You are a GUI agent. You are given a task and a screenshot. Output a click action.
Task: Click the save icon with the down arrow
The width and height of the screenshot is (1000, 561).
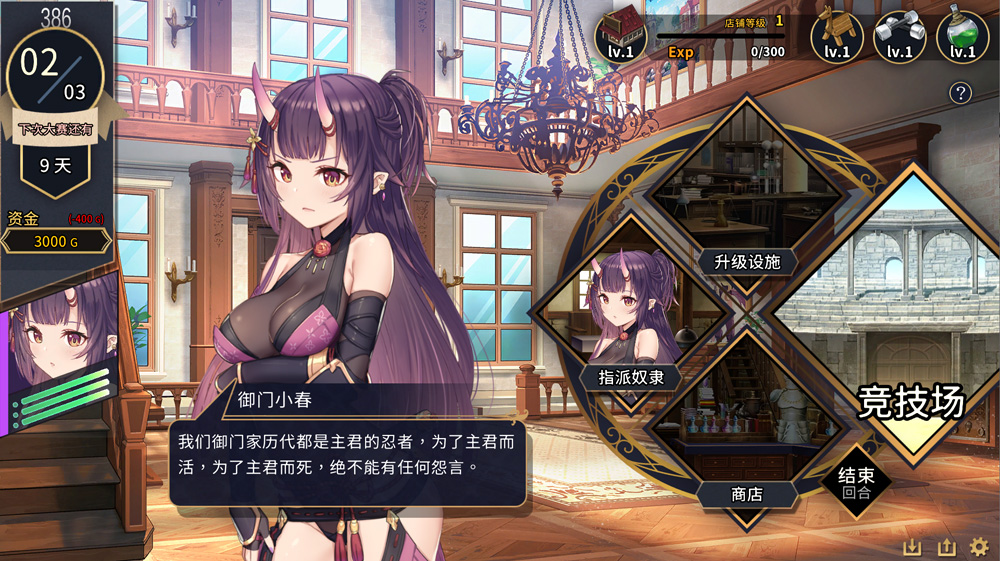(912, 547)
